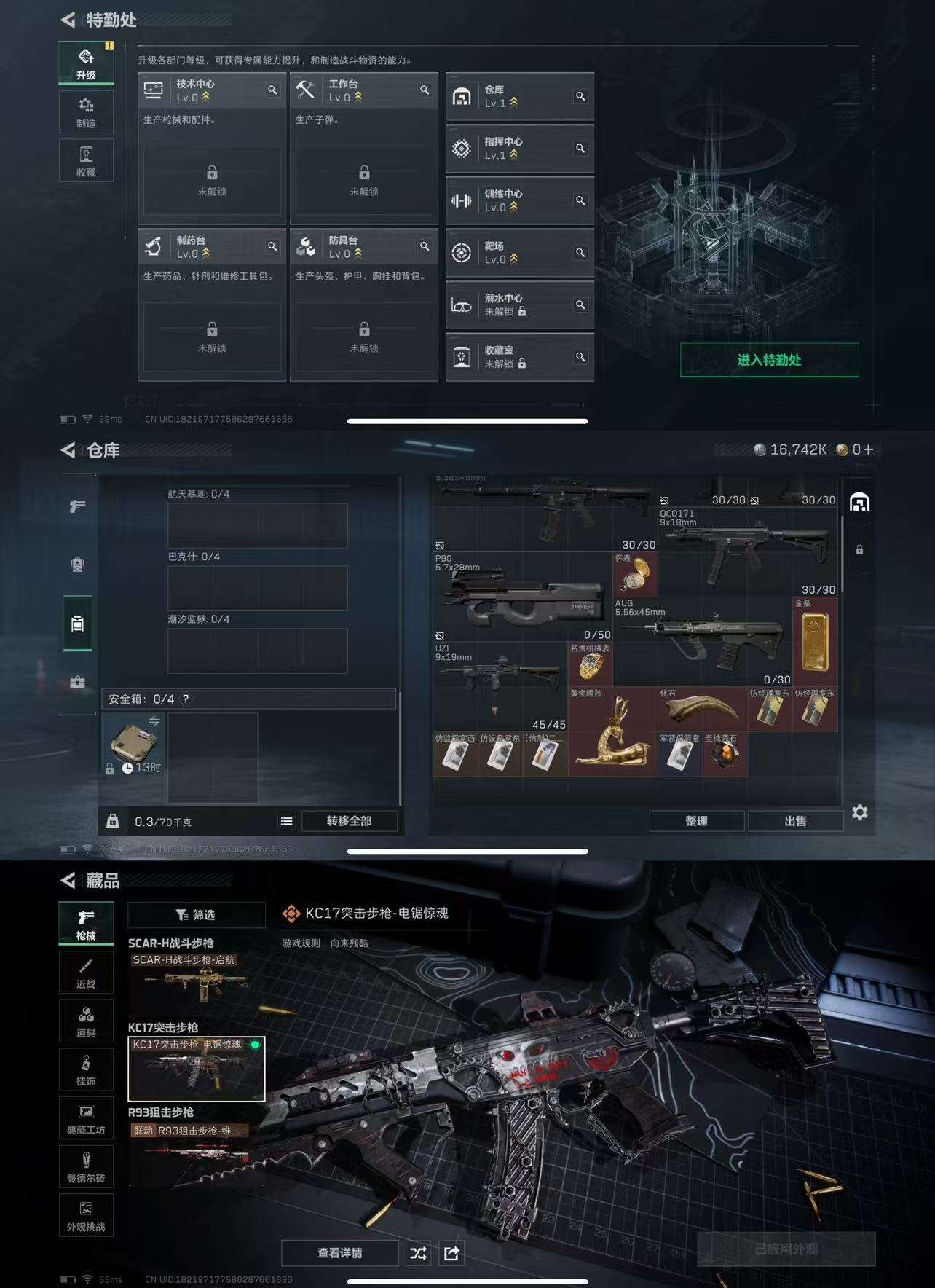Click the shuffle icon beside 查看详情

click(x=418, y=1253)
